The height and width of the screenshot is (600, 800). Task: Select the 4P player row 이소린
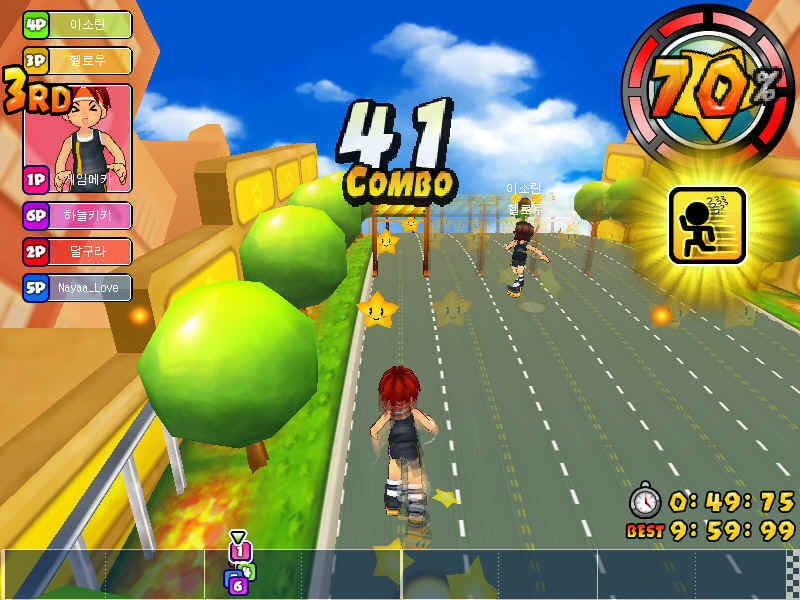pyautogui.click(x=78, y=25)
